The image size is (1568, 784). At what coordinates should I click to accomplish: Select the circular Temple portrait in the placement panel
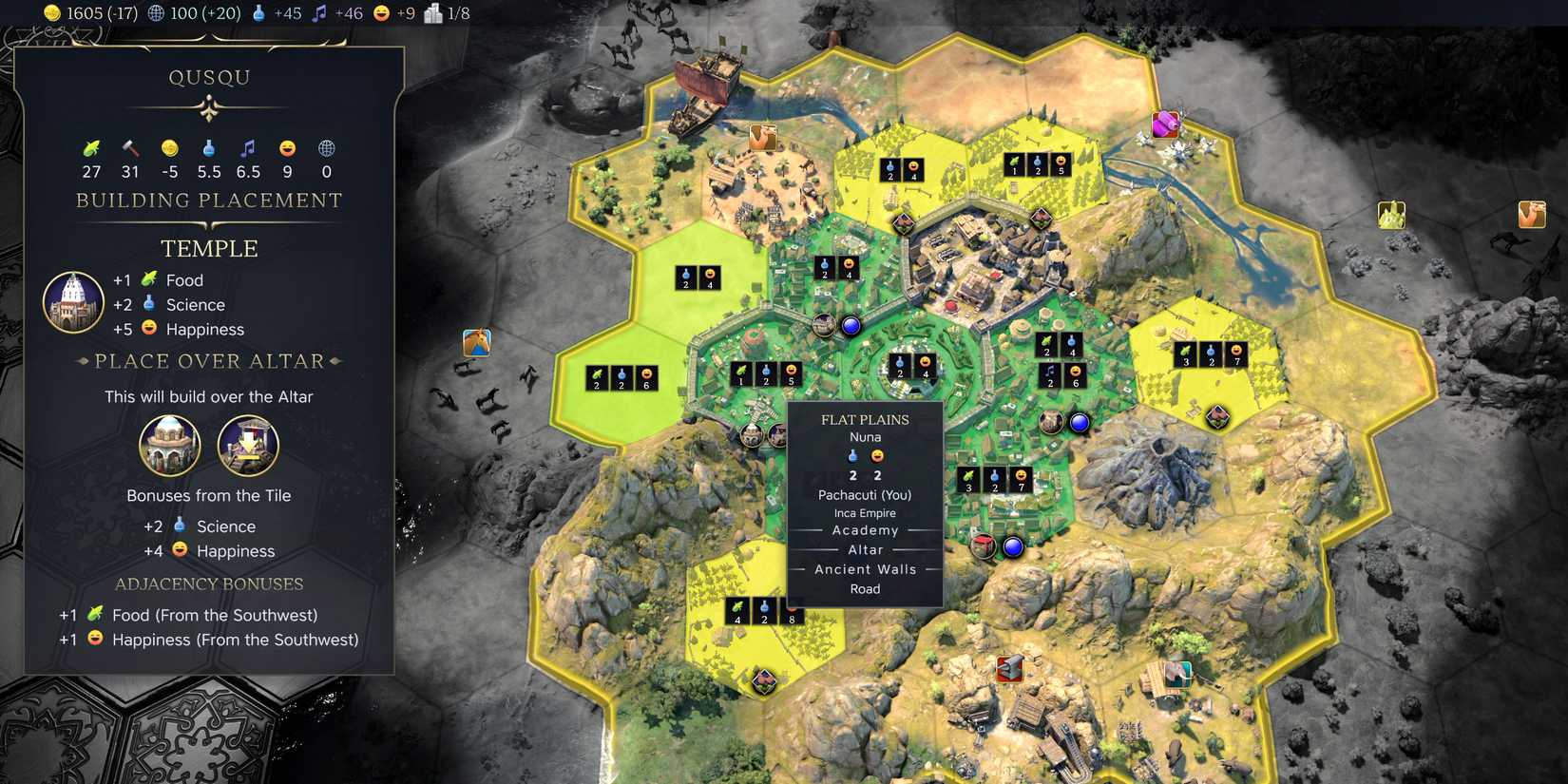[73, 302]
